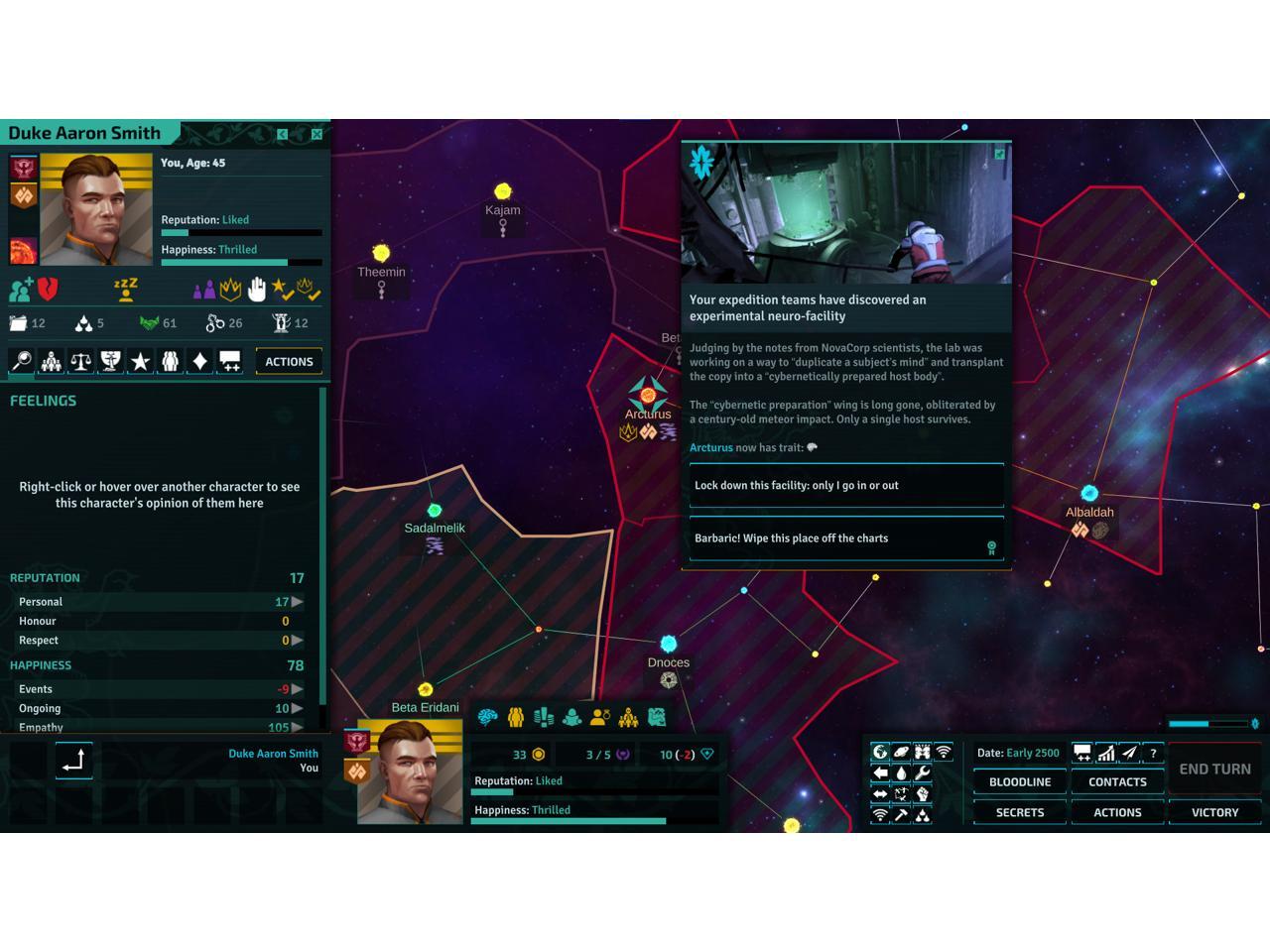Viewport: 1270px width, 952px height.
Task: Choose "Lock down this facility" option
Action: pyautogui.click(x=846, y=486)
